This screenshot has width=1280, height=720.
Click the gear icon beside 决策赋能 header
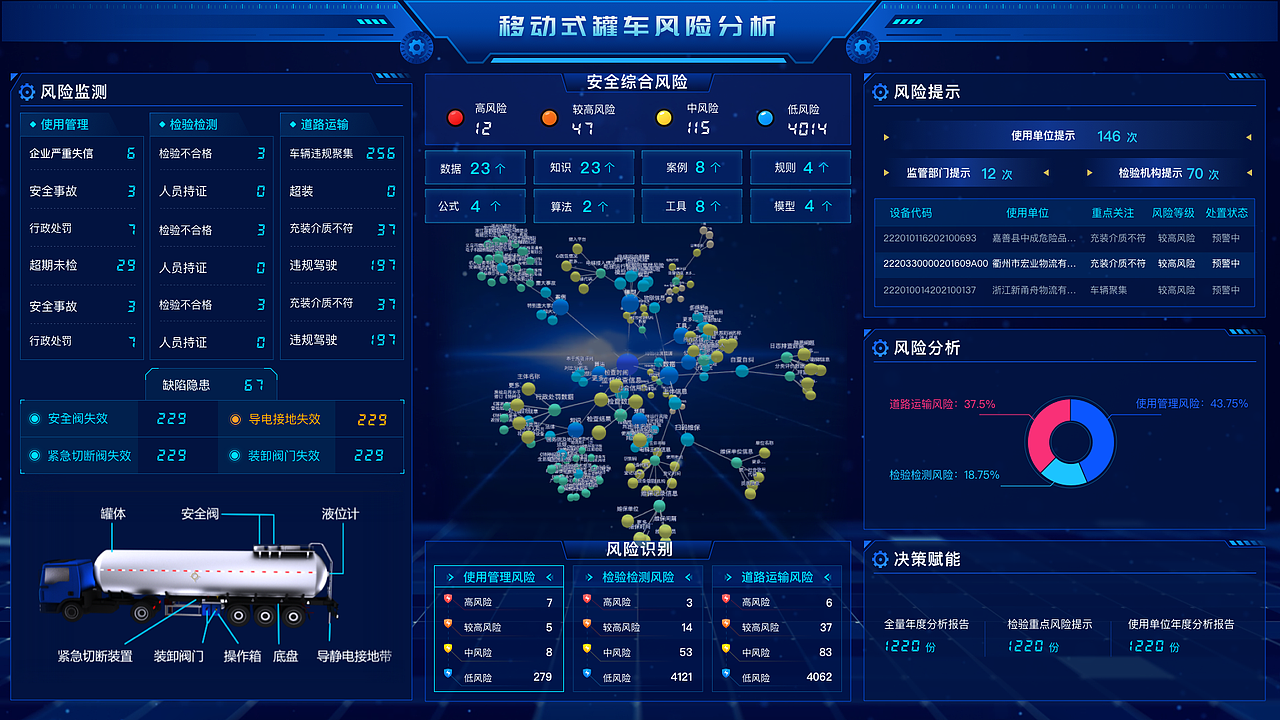880,560
